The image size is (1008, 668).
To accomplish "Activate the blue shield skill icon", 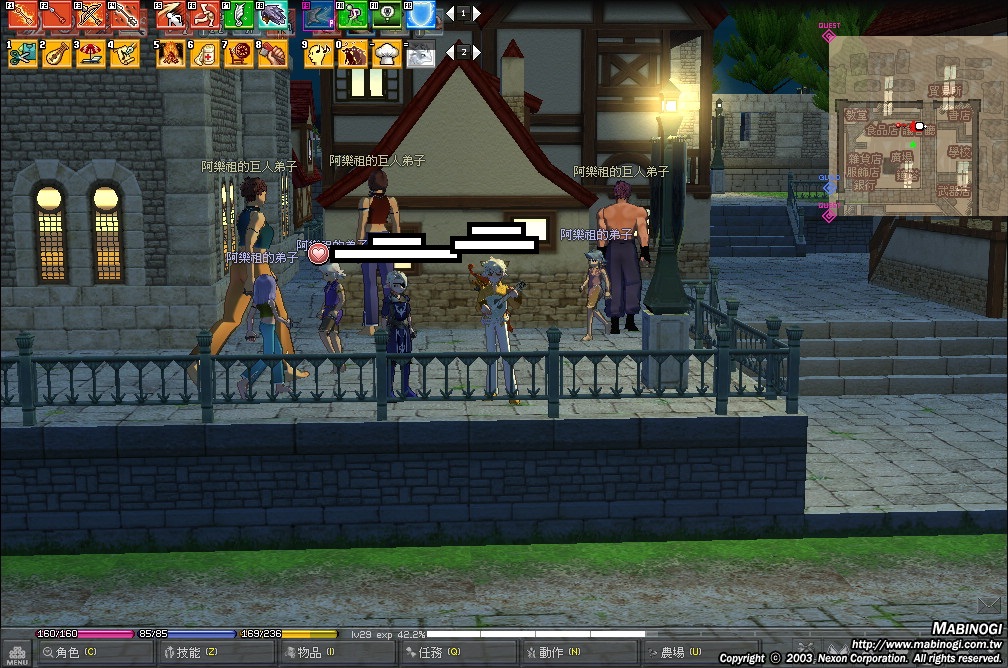I will (421, 15).
